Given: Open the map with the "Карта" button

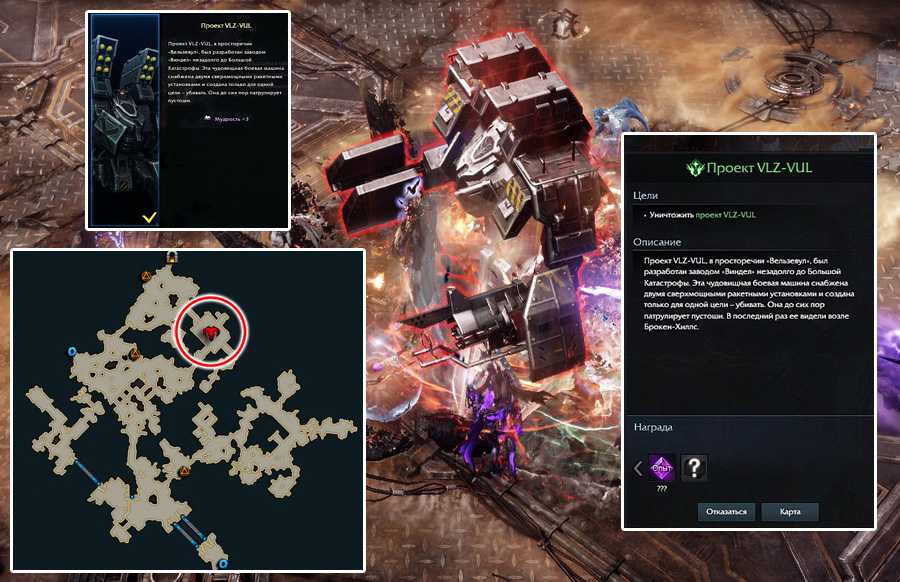Looking at the screenshot, I should coord(790,512).
